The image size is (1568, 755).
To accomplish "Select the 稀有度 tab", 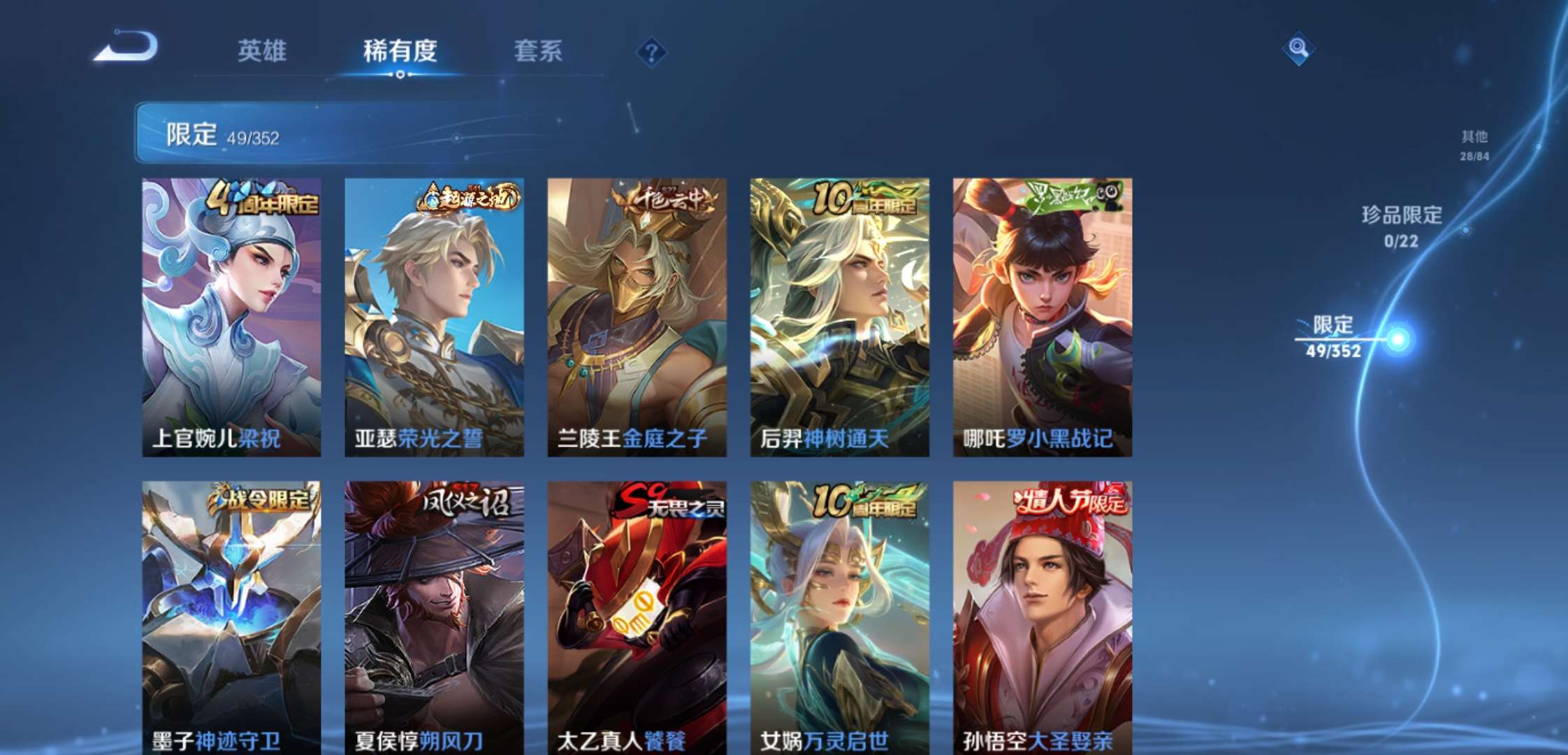I will pyautogui.click(x=400, y=51).
